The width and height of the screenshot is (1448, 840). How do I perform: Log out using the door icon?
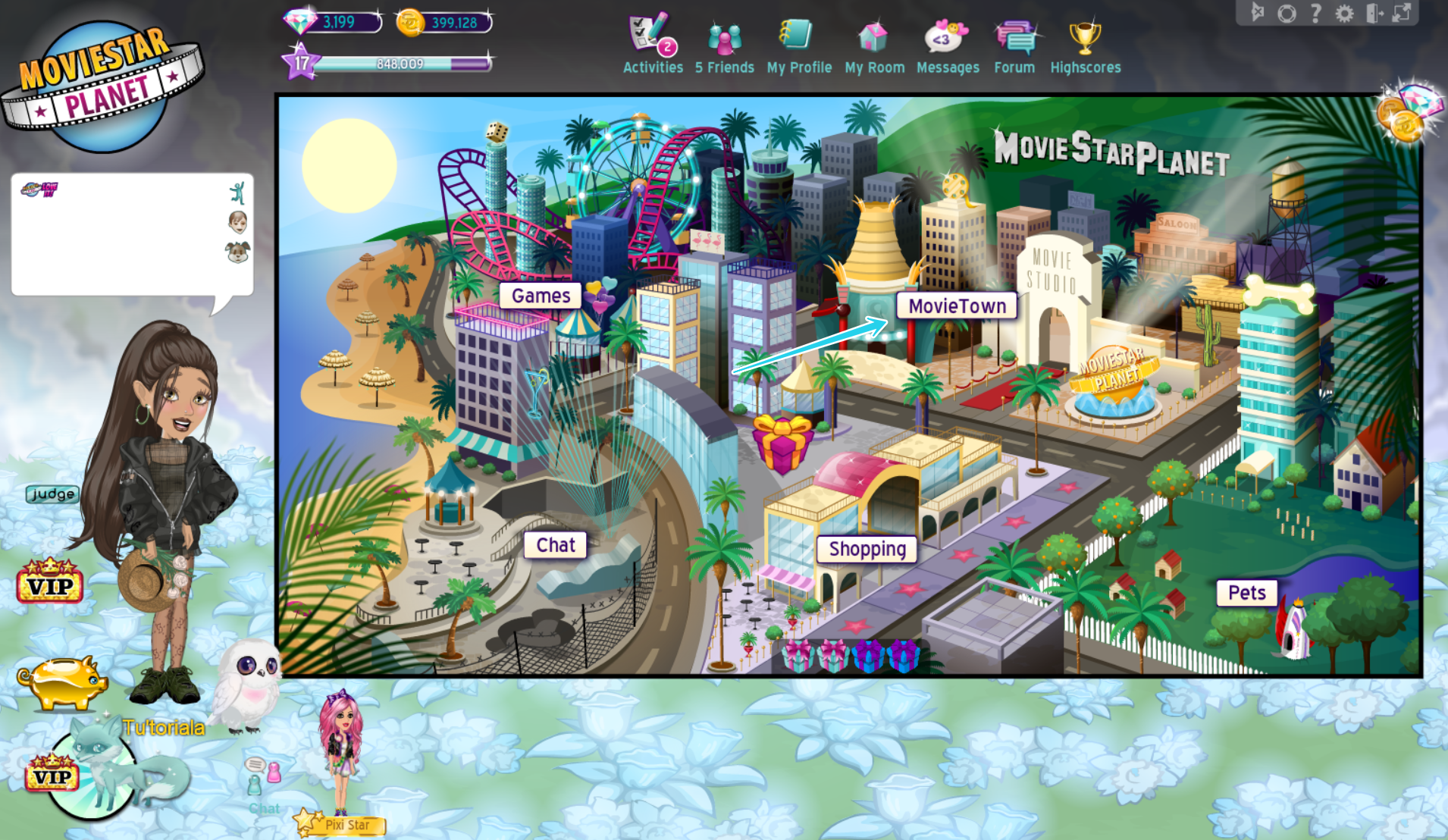click(1374, 13)
